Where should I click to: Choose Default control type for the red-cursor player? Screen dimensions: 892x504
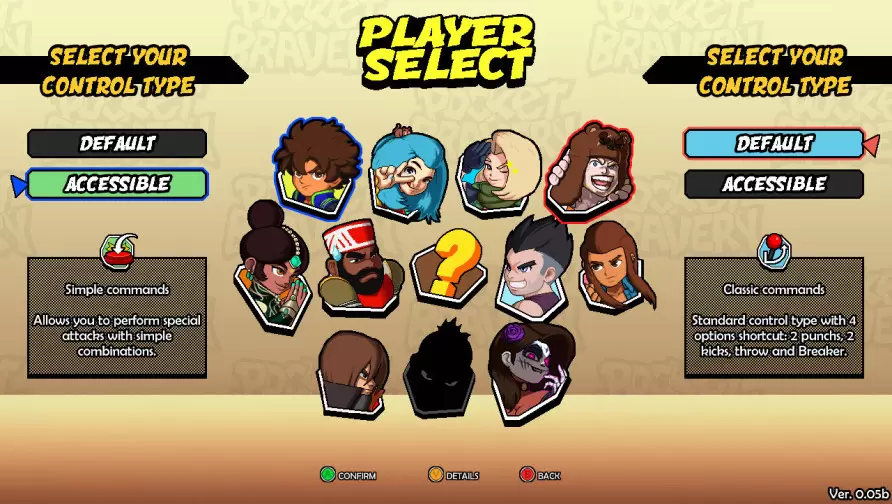point(774,143)
